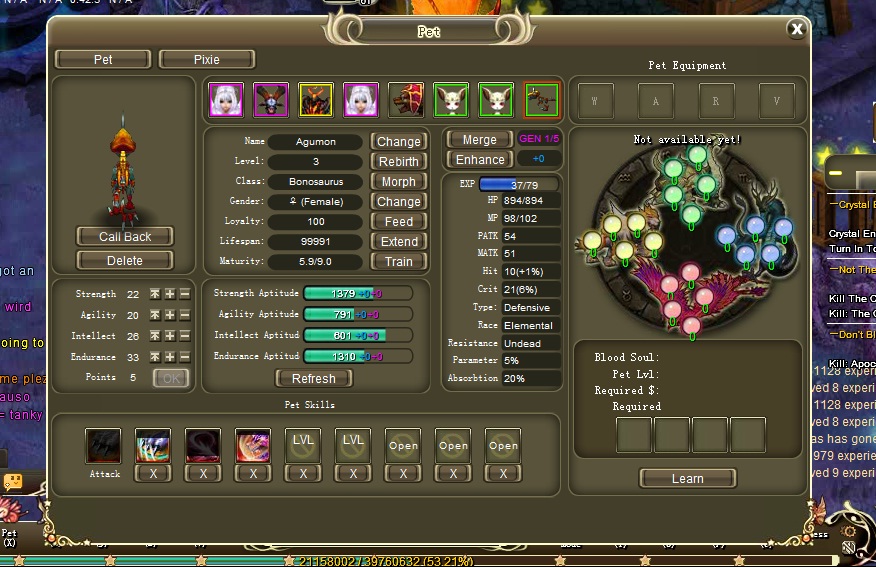The height and width of the screenshot is (567, 876).
Task: Select the Pet tab
Action: point(103,60)
